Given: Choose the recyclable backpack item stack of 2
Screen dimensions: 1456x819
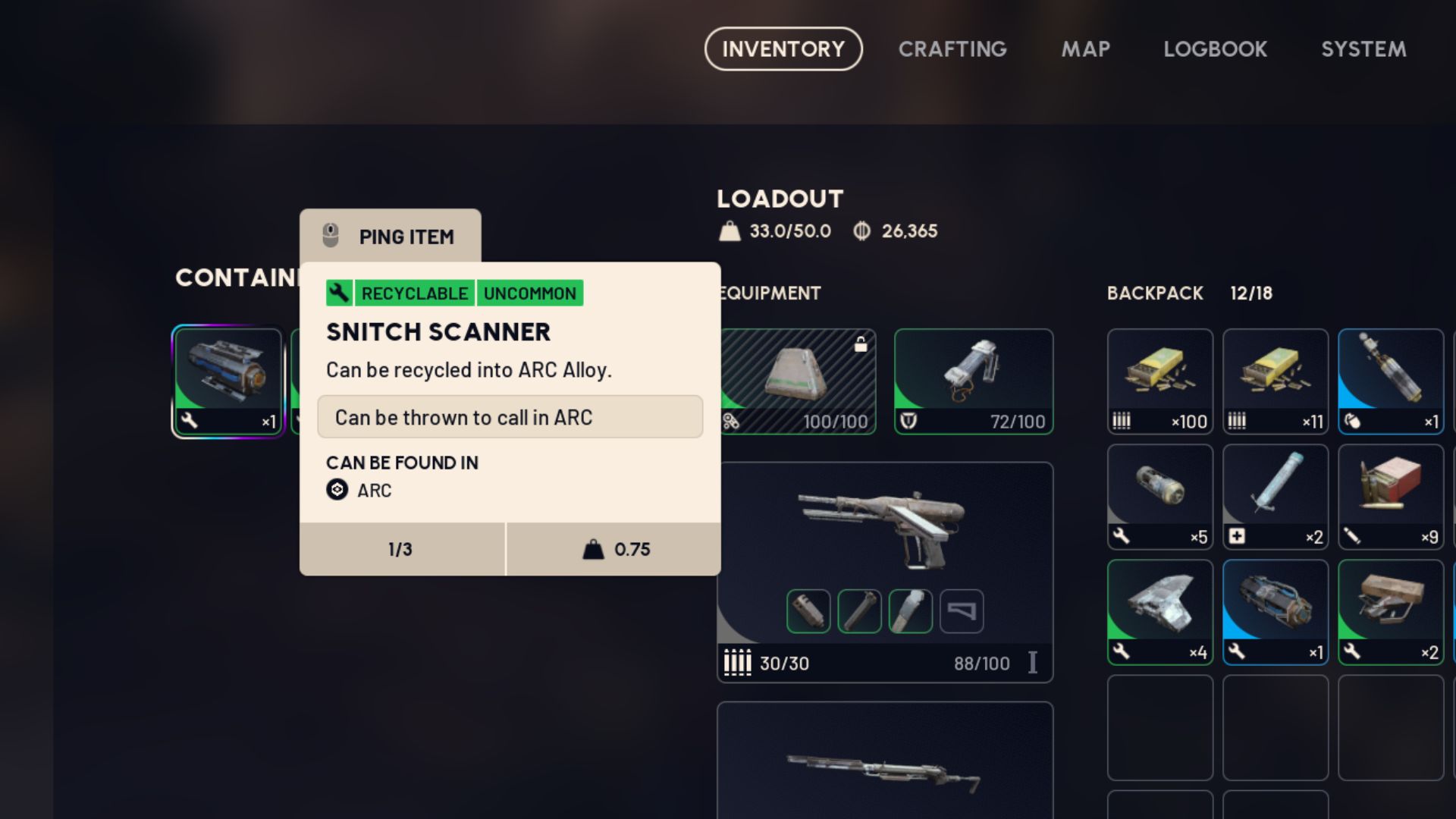Looking at the screenshot, I should click(x=1390, y=612).
